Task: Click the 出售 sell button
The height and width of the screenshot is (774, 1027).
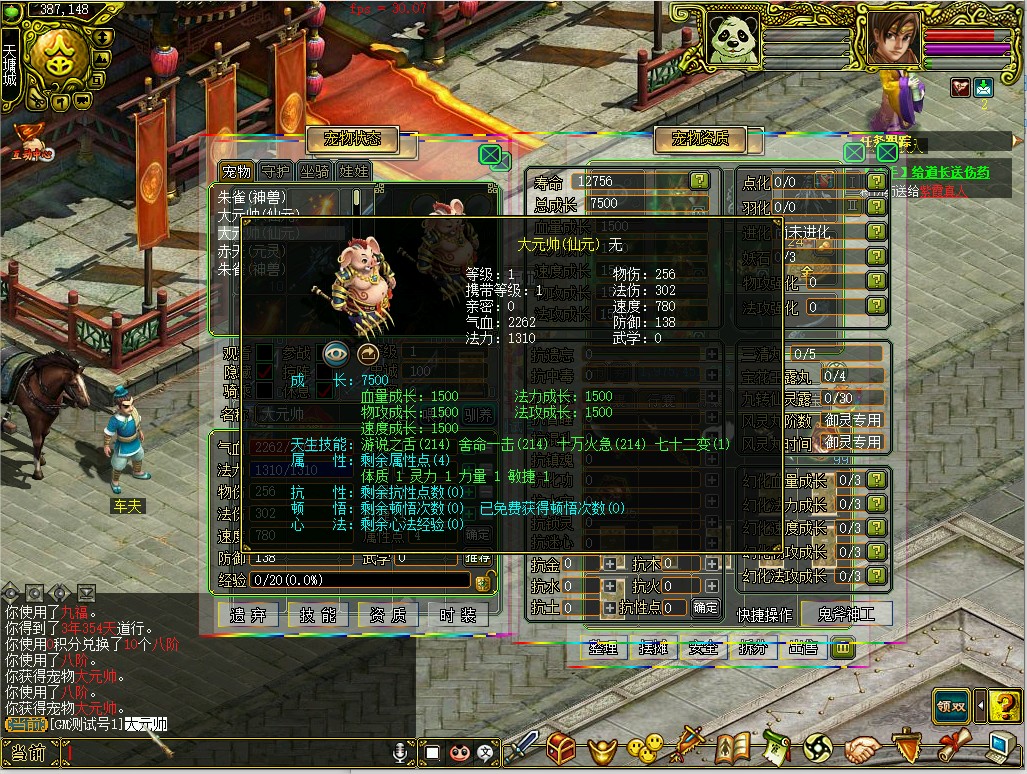Action: 803,648
